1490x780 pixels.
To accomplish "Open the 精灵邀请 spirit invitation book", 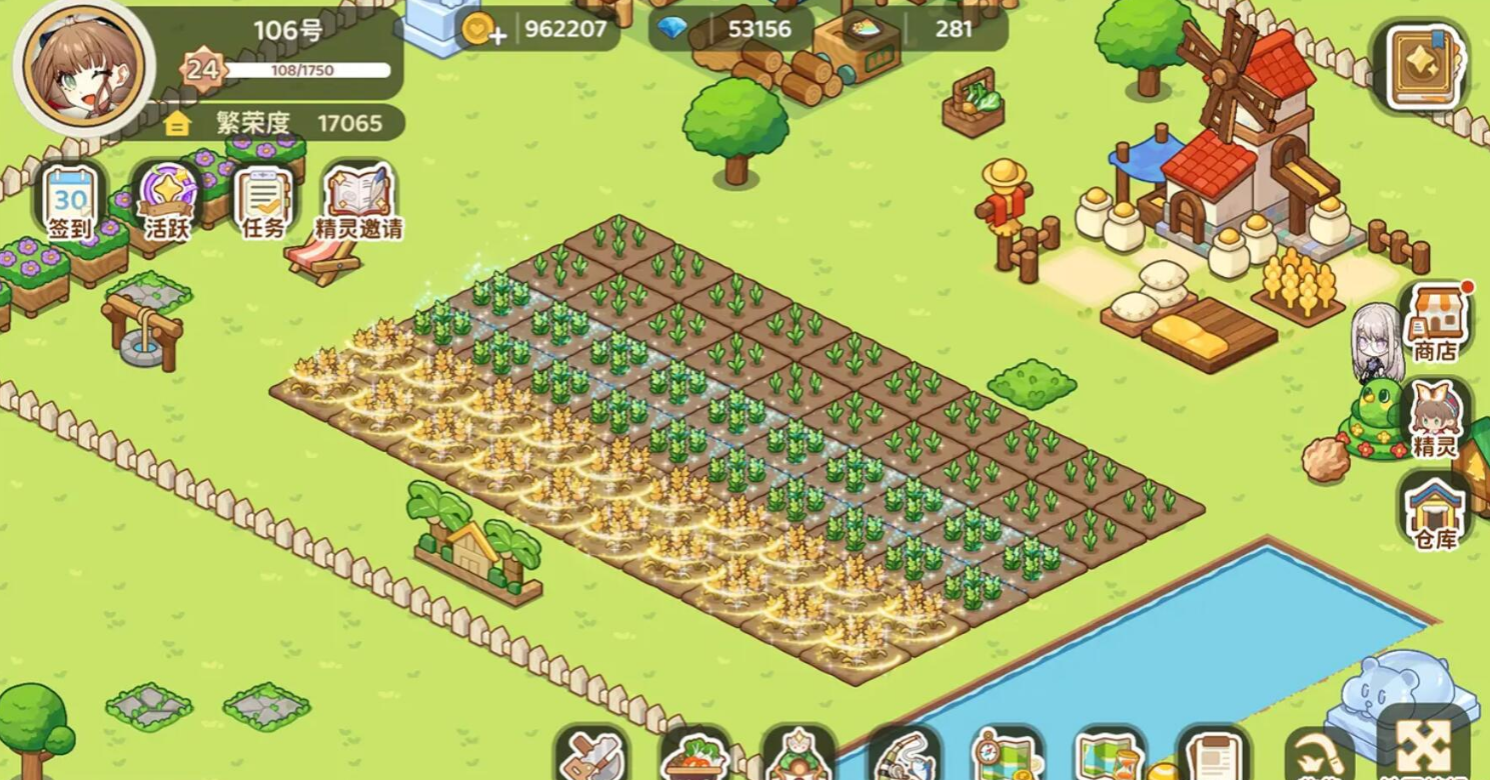I will pos(359,201).
